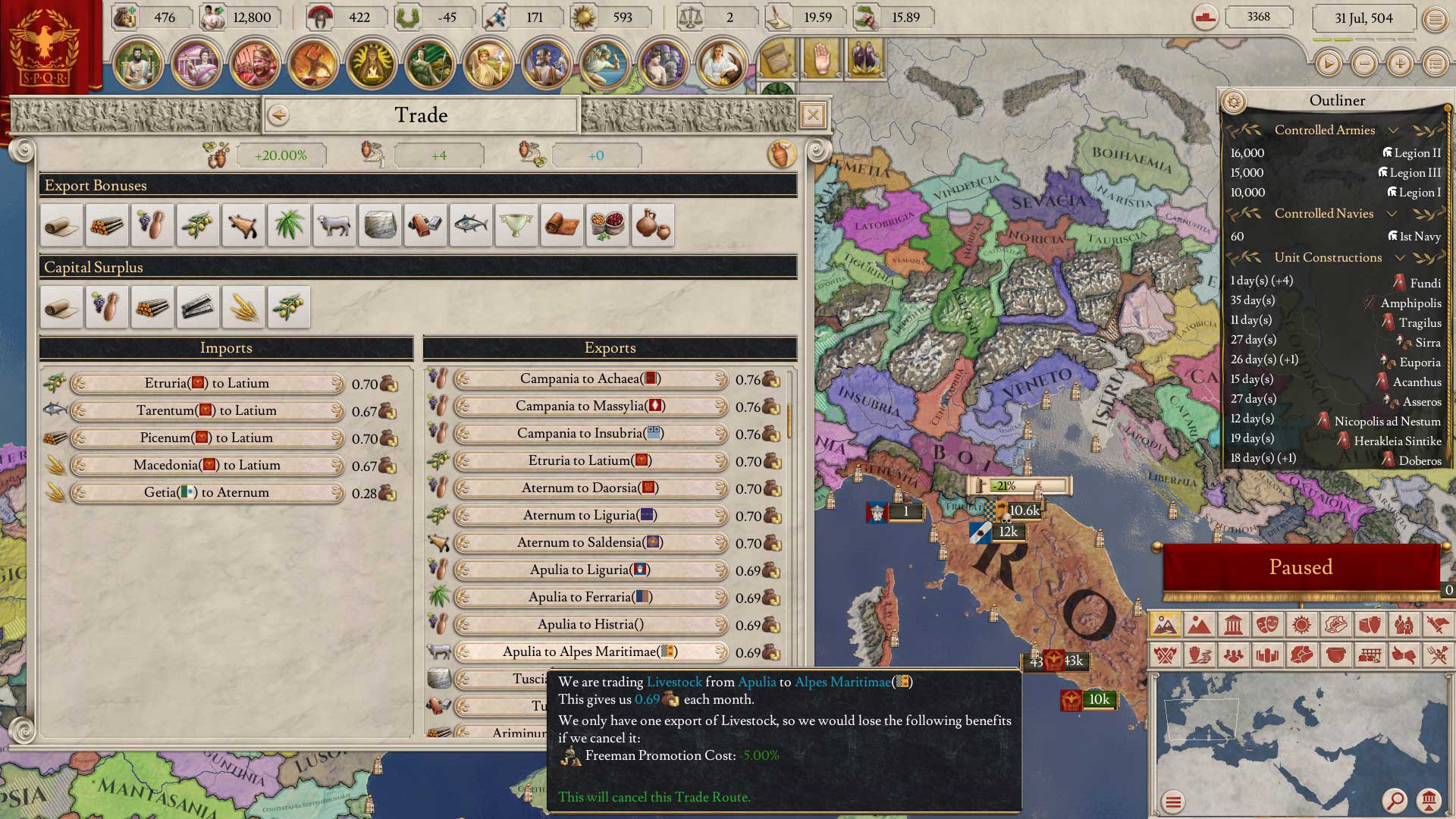Select the Campania to Achaea export route
Image resolution: width=1456 pixels, height=819 pixels.
pos(590,379)
